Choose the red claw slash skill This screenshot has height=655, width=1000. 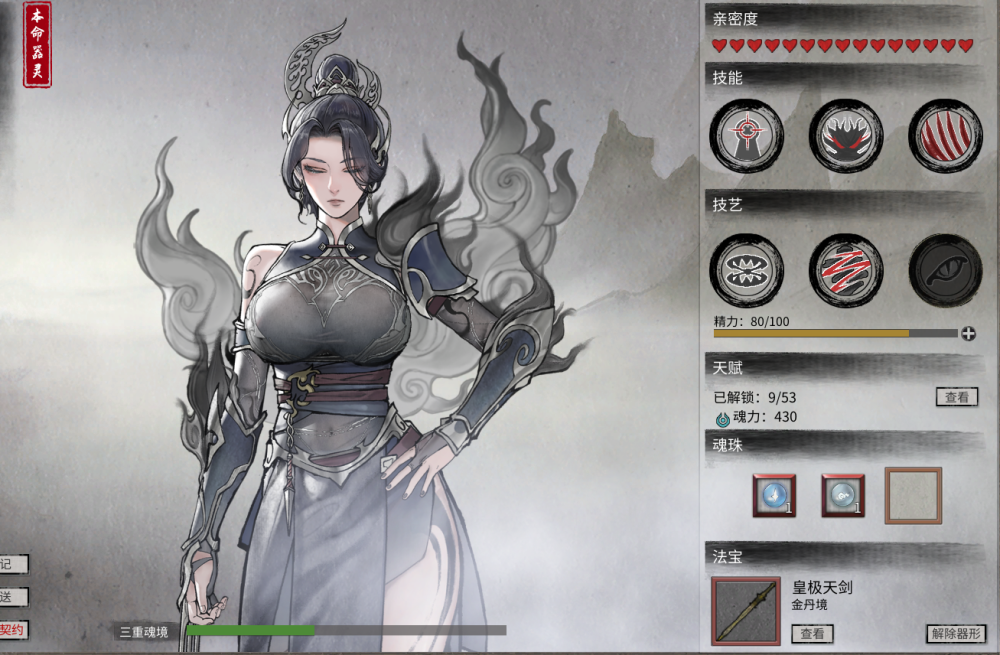pyautogui.click(x=945, y=134)
